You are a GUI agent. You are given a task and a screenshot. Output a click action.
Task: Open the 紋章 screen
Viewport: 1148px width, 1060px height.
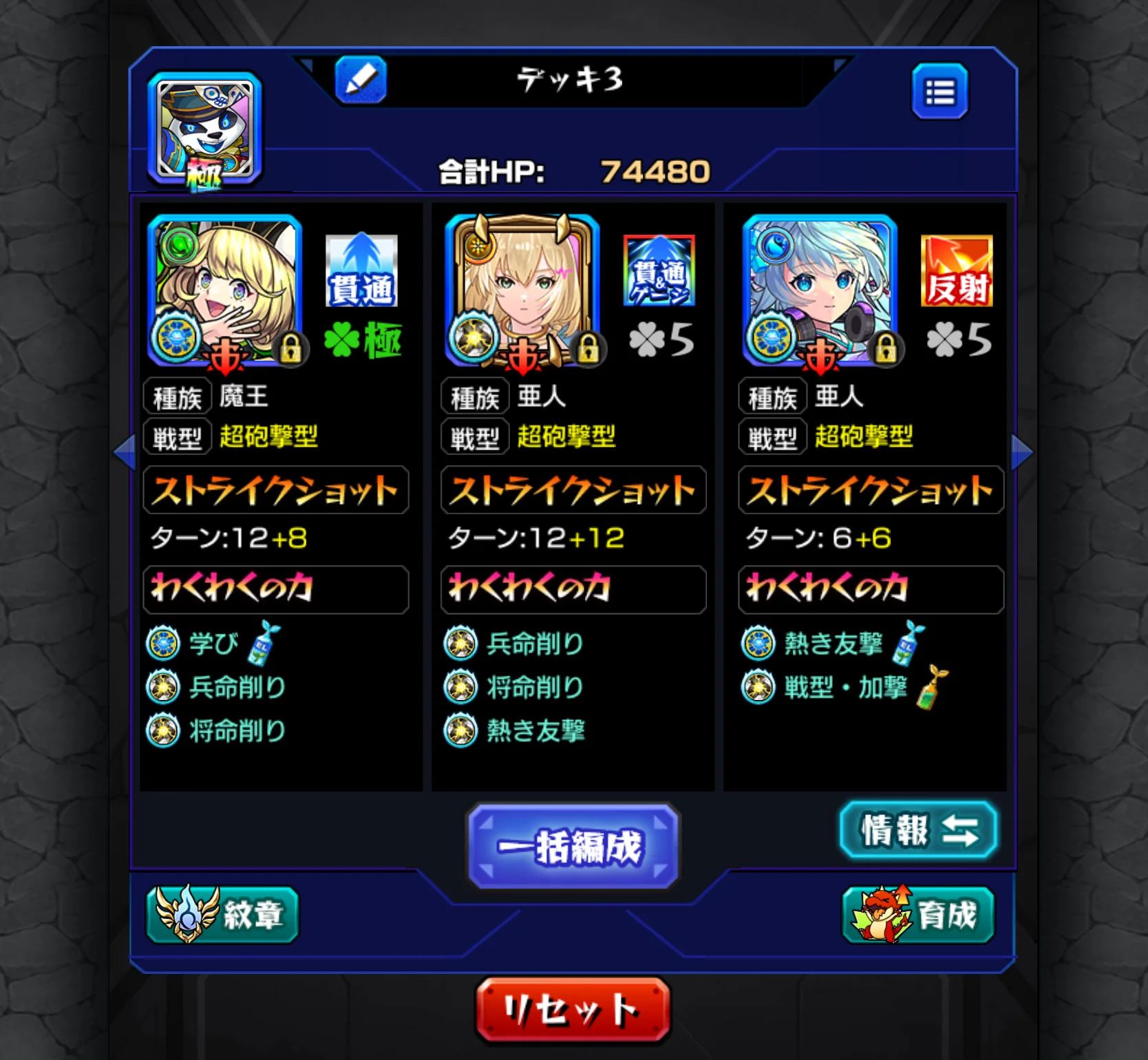tap(222, 915)
